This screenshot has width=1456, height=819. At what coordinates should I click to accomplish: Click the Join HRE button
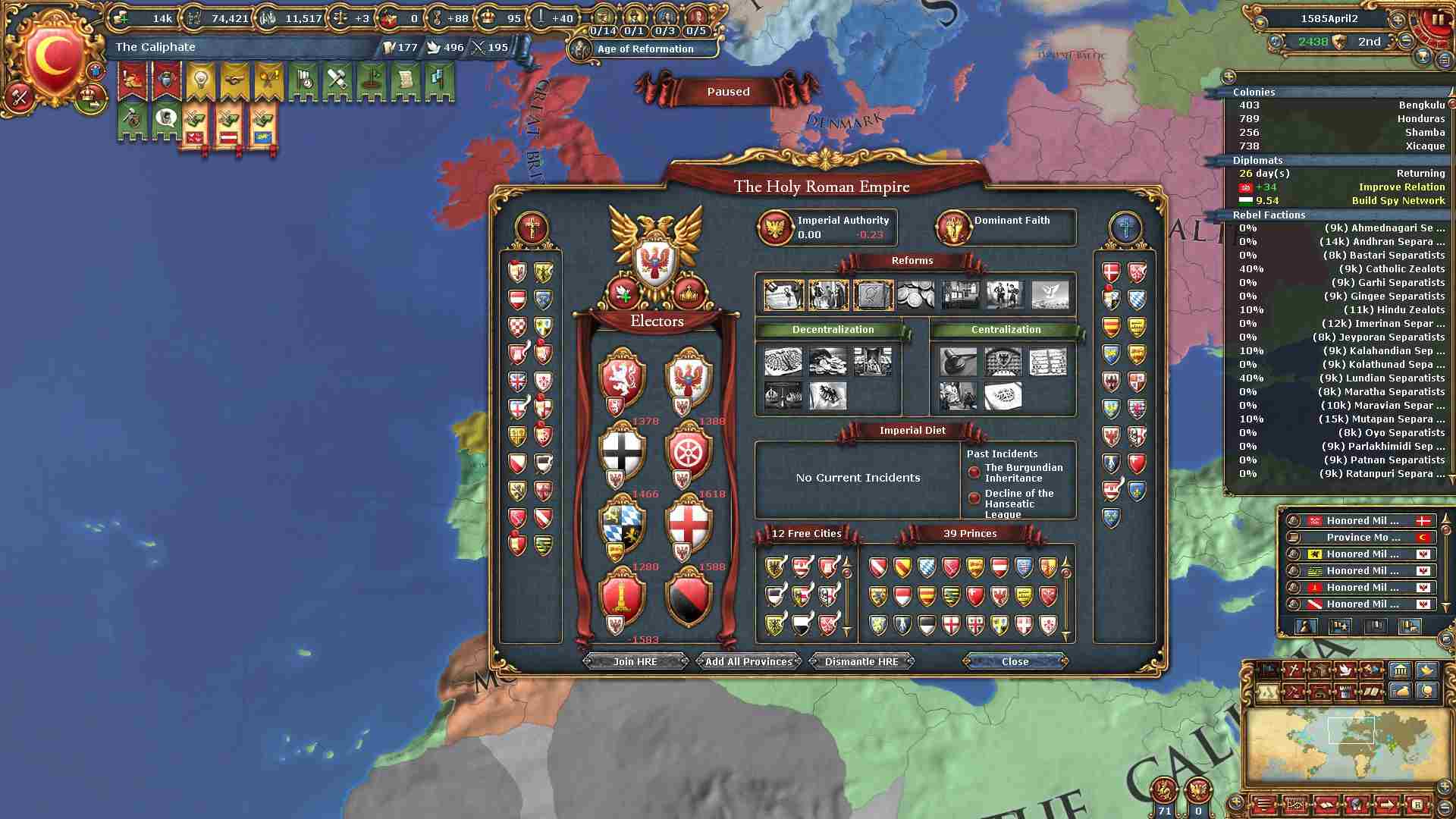coord(635,661)
